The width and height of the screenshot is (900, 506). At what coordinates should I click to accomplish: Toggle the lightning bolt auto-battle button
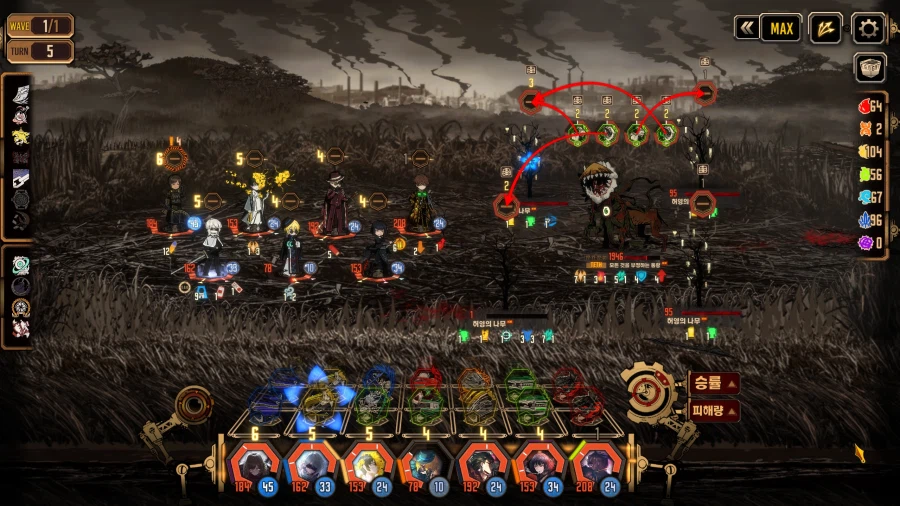[x=825, y=28]
